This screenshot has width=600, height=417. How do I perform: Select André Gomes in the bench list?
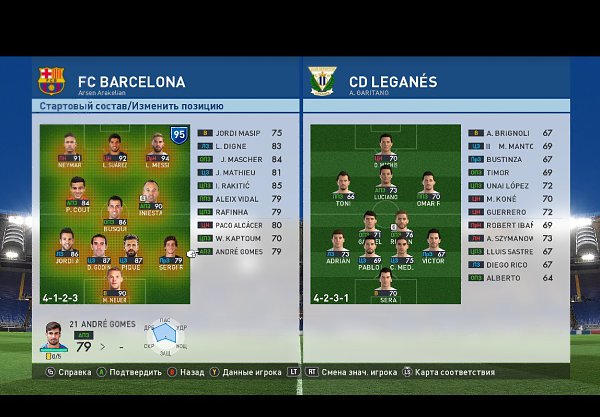(x=240, y=251)
